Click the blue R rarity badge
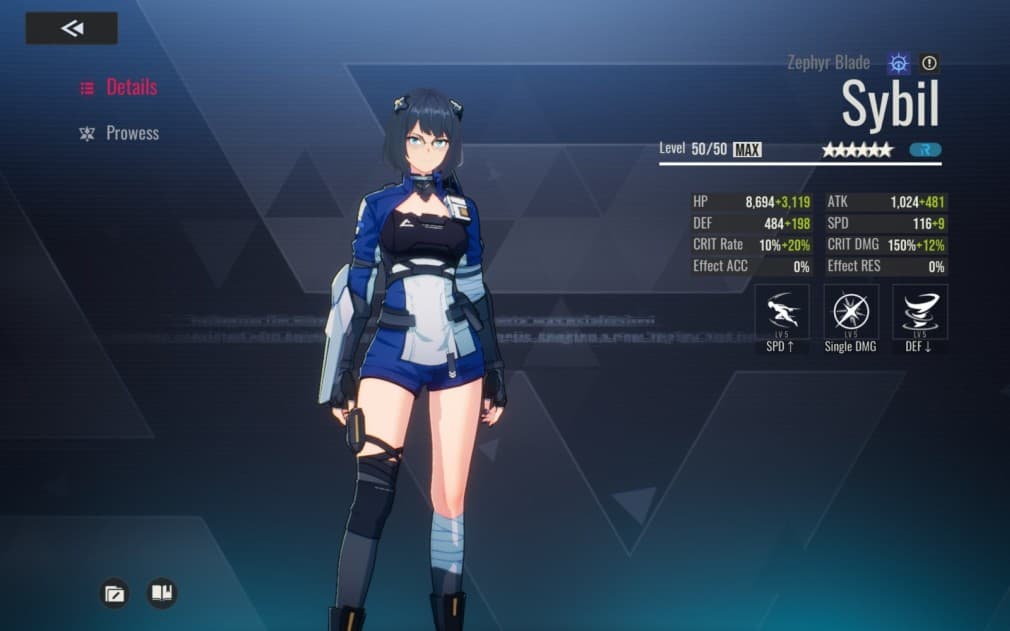 (925, 150)
